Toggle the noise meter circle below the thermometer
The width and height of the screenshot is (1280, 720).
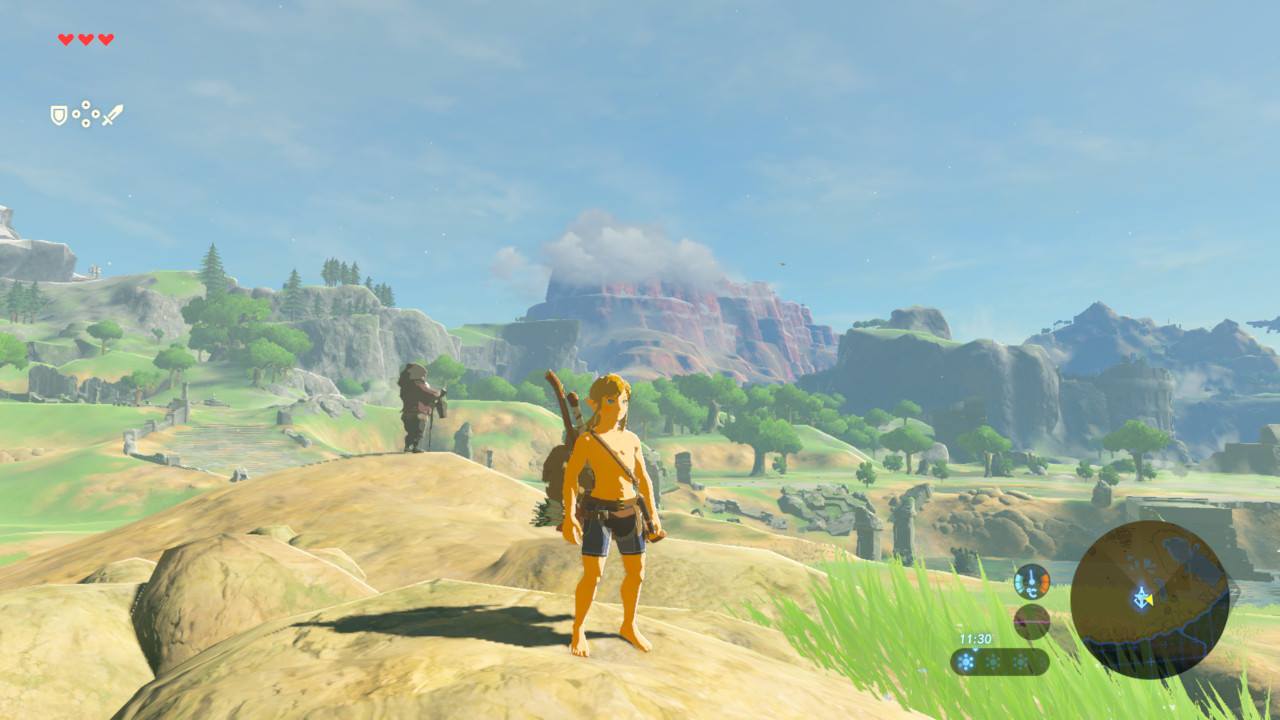click(x=1031, y=622)
